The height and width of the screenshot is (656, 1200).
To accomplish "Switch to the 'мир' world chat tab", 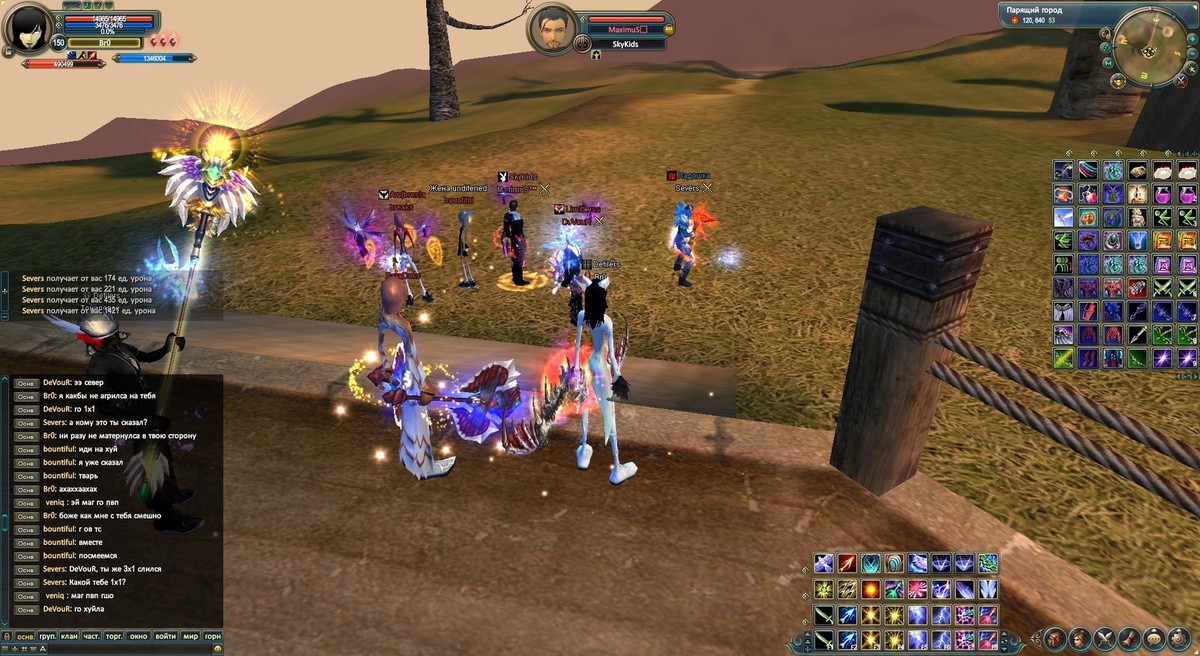I will [190, 637].
